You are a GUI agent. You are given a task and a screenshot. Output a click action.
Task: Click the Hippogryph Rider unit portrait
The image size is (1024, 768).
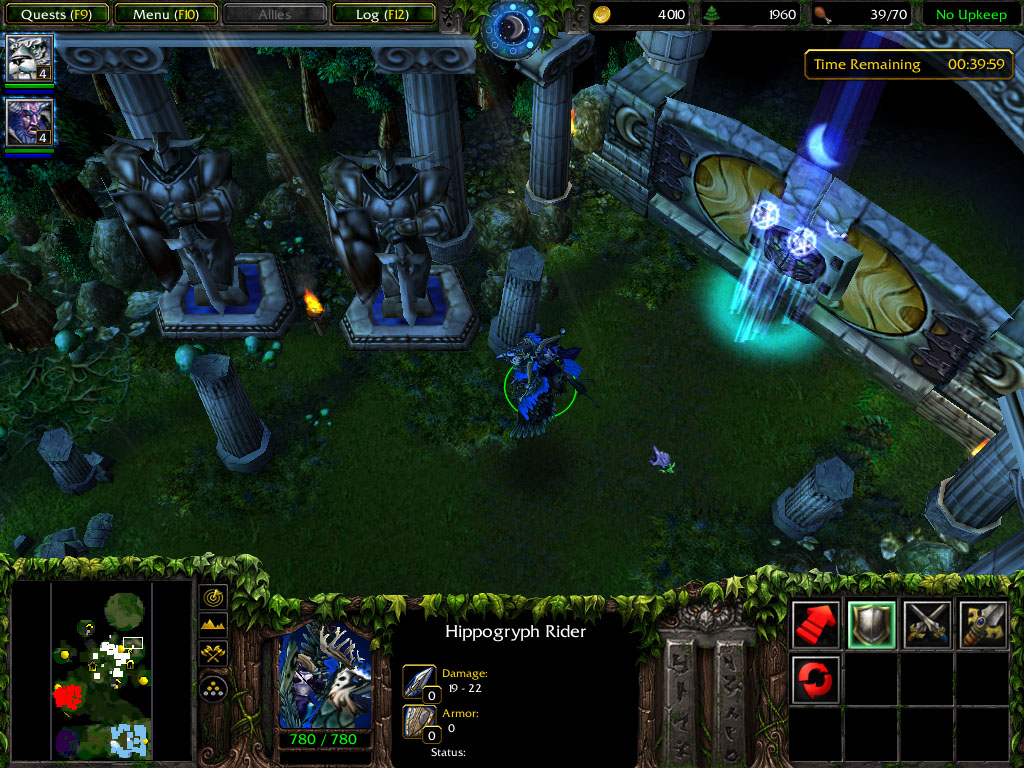pyautogui.click(x=323, y=677)
